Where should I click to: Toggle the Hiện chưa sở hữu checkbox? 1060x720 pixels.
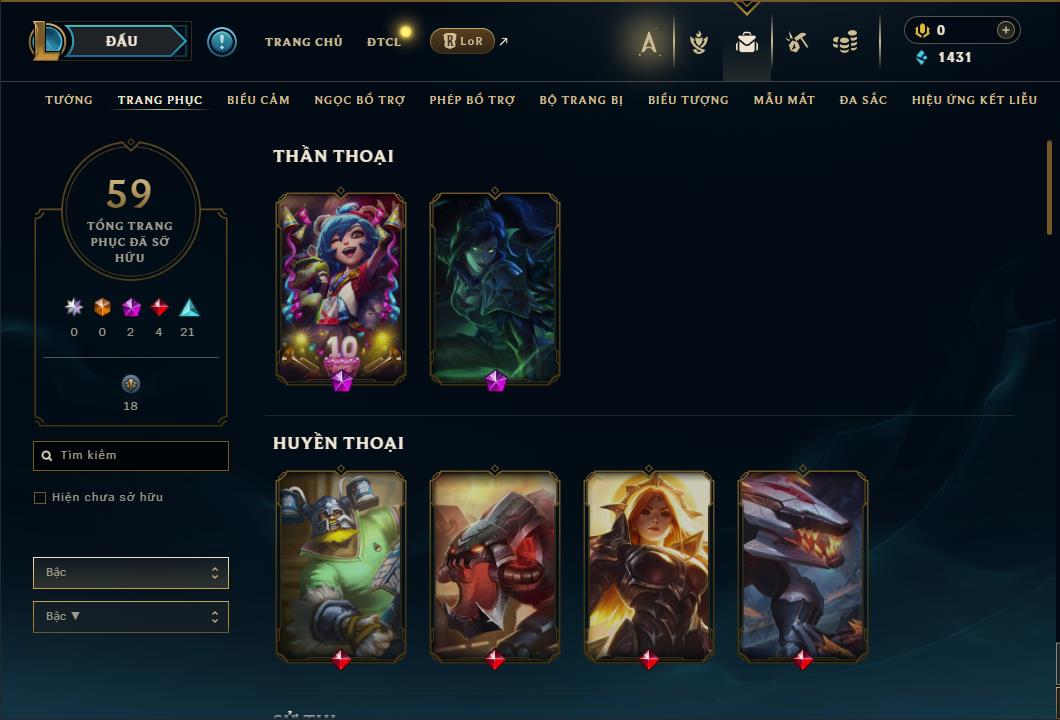[x=40, y=498]
